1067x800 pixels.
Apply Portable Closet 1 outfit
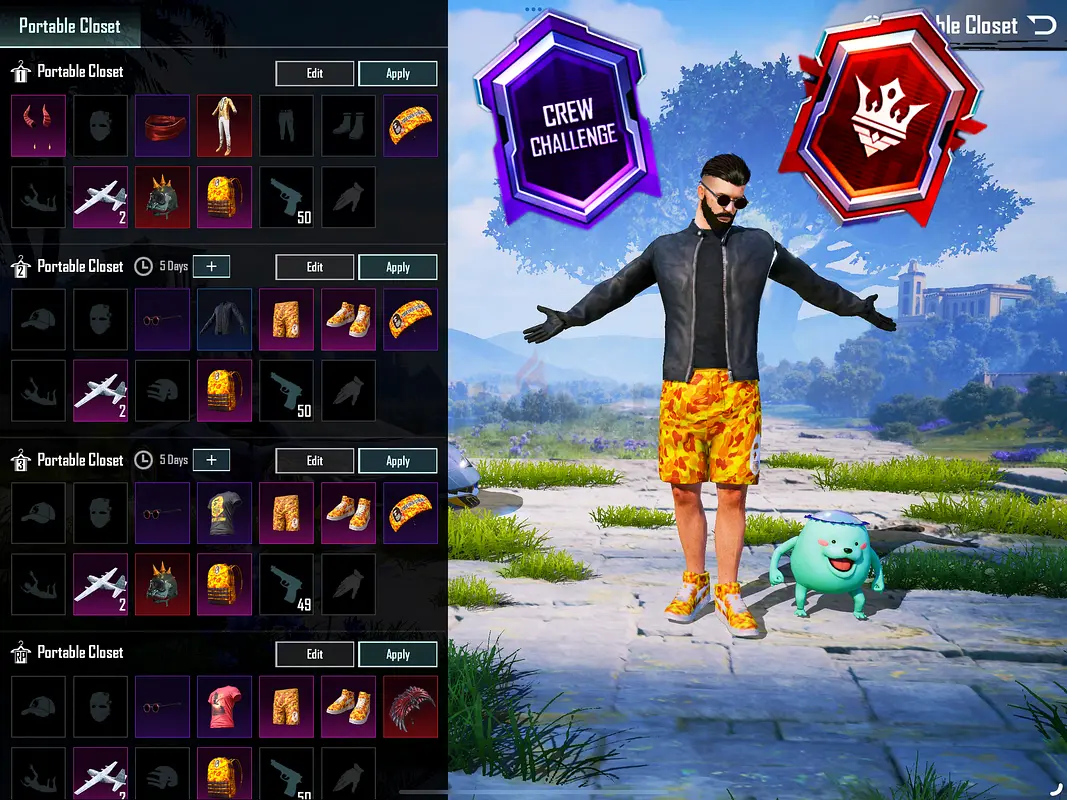coord(397,73)
